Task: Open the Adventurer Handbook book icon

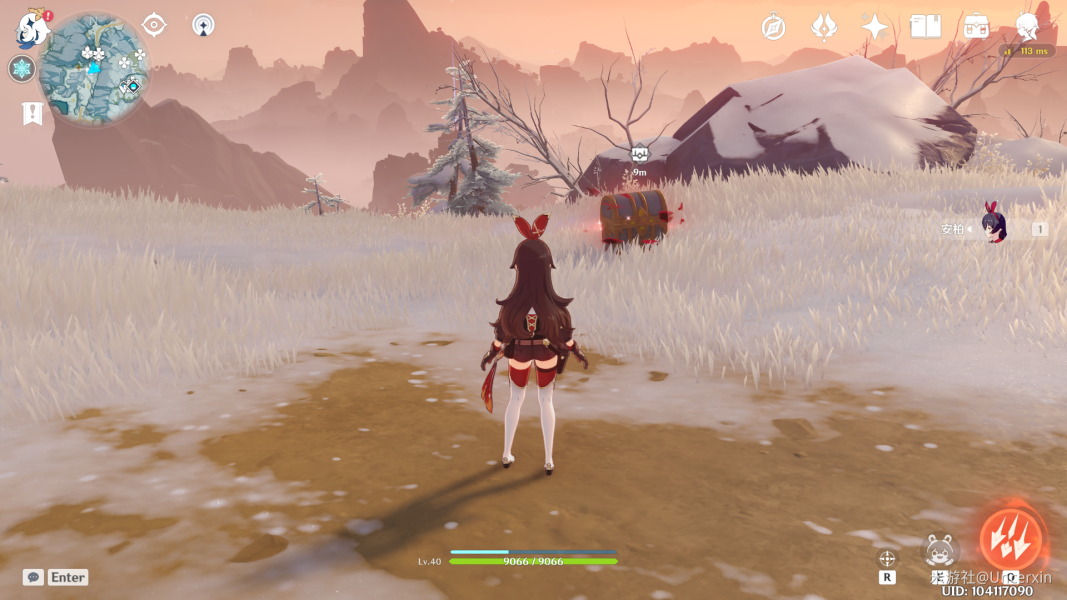Action: [926, 27]
